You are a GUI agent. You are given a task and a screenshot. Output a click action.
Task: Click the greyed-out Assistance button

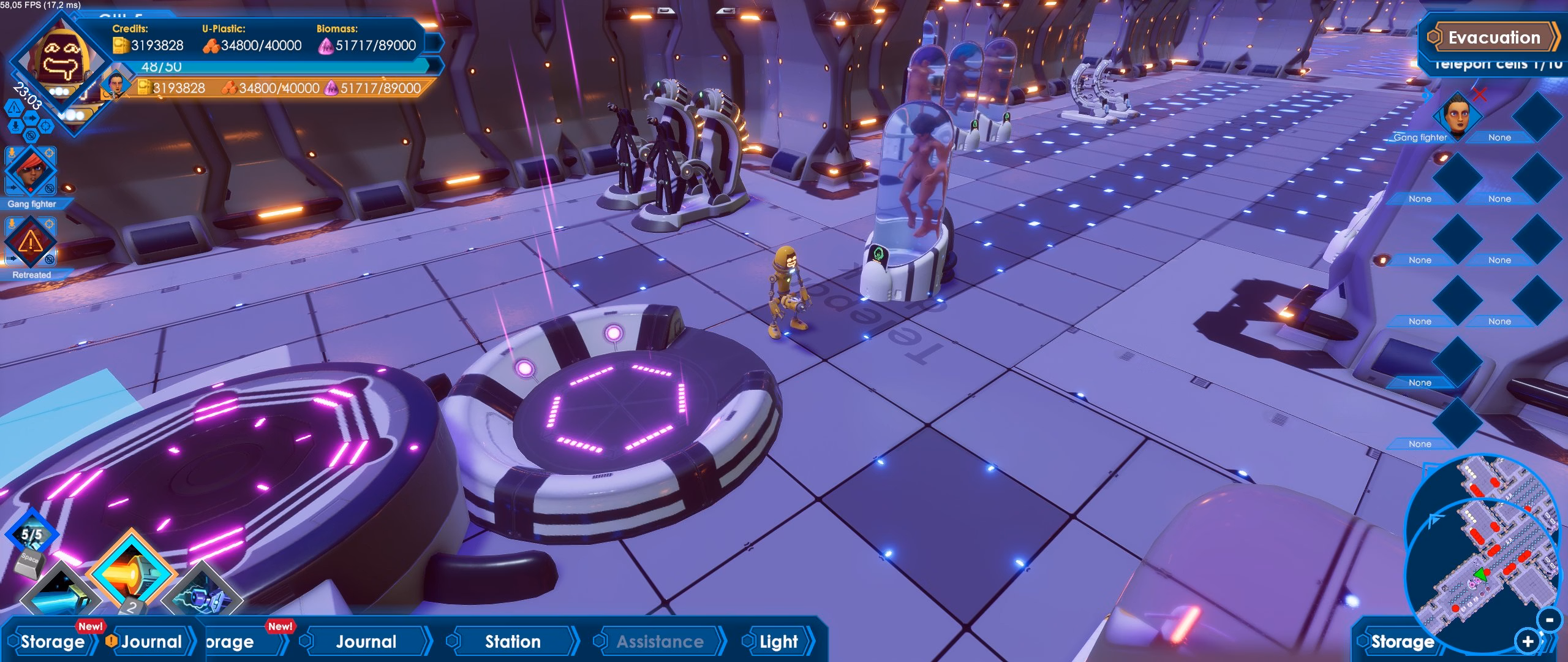[659, 642]
